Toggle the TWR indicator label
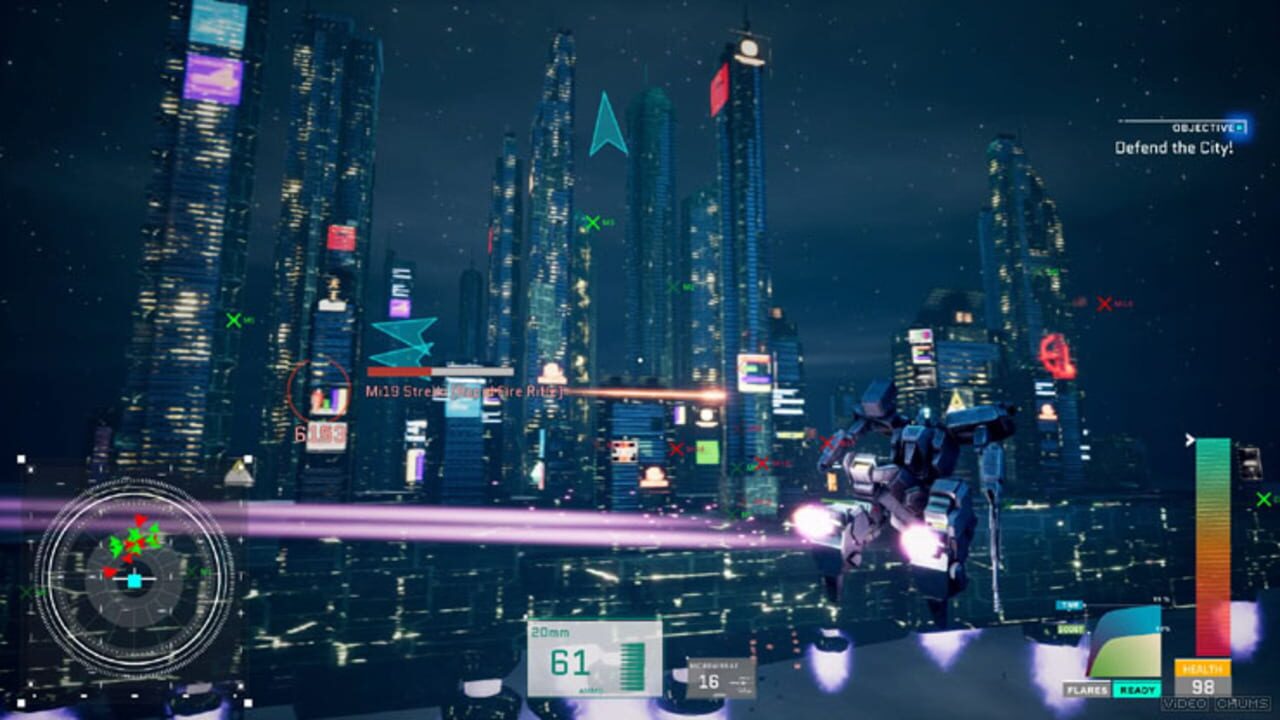 coord(1068,603)
